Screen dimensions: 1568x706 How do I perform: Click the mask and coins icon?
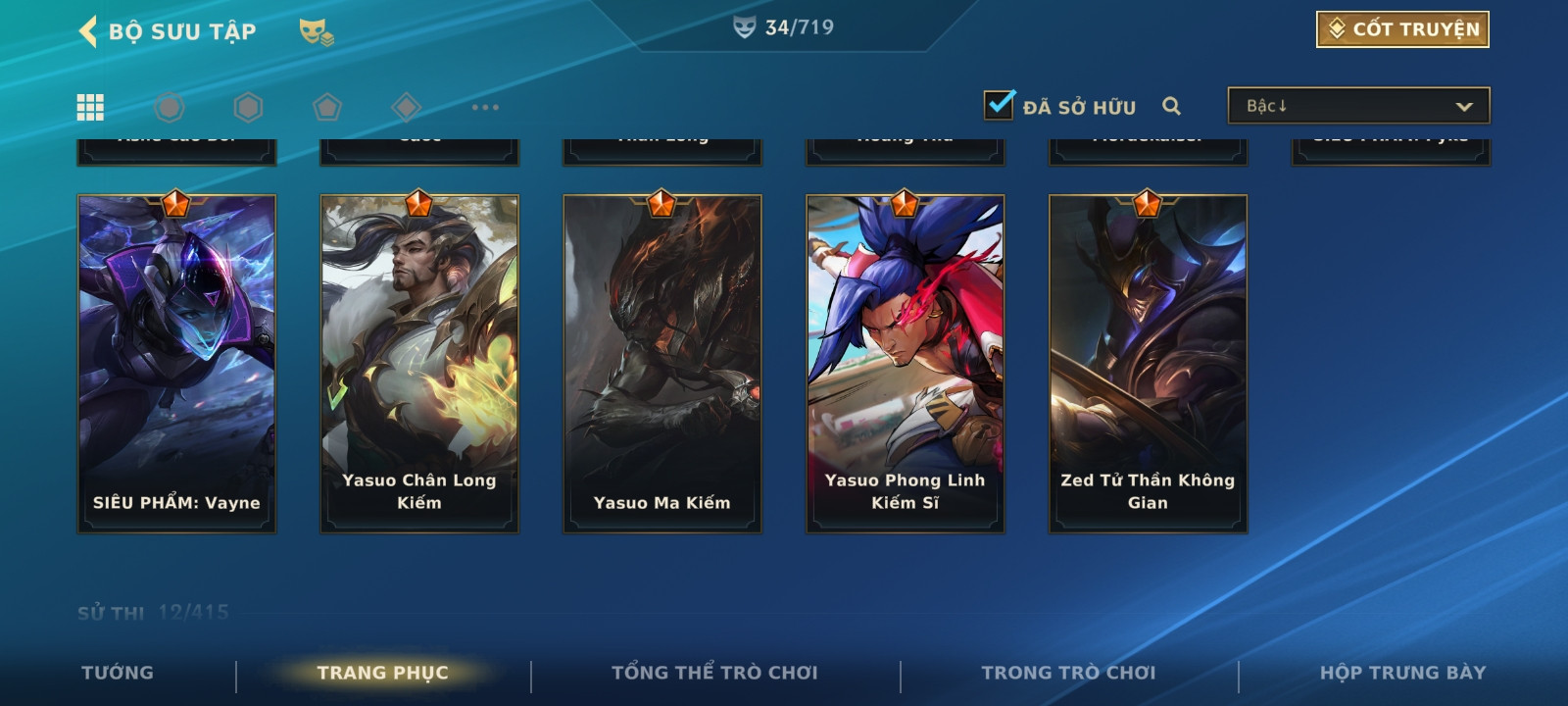click(x=316, y=32)
